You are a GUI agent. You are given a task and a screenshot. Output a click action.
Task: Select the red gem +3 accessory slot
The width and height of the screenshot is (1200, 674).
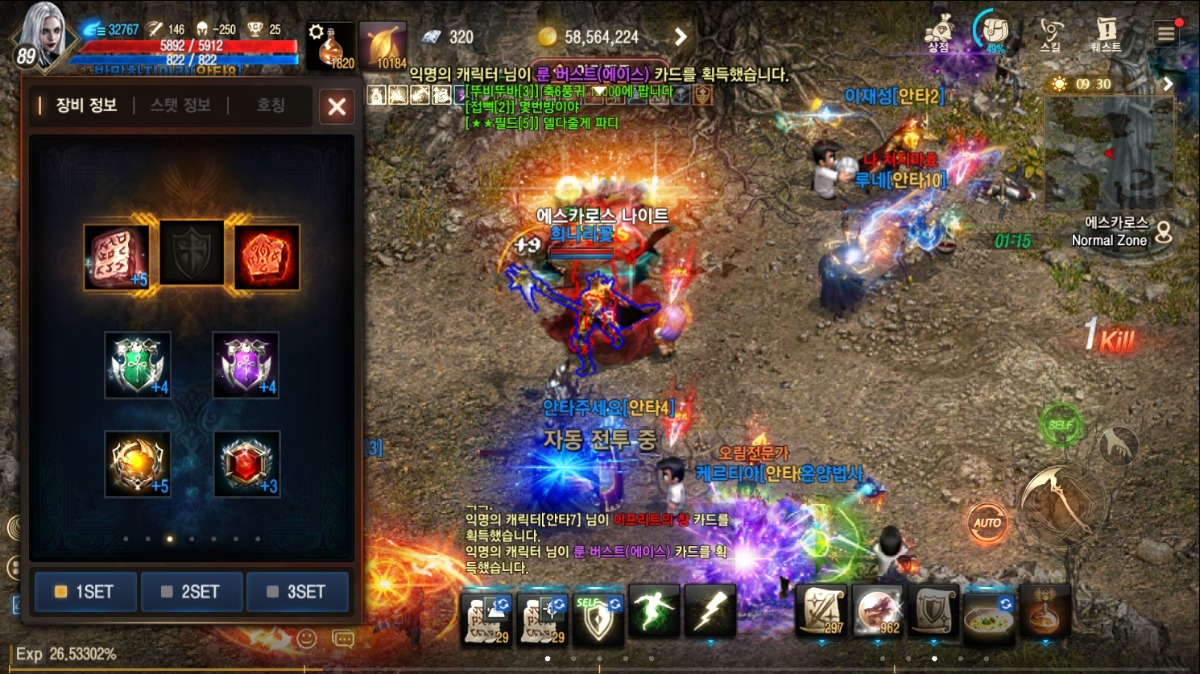coord(246,463)
